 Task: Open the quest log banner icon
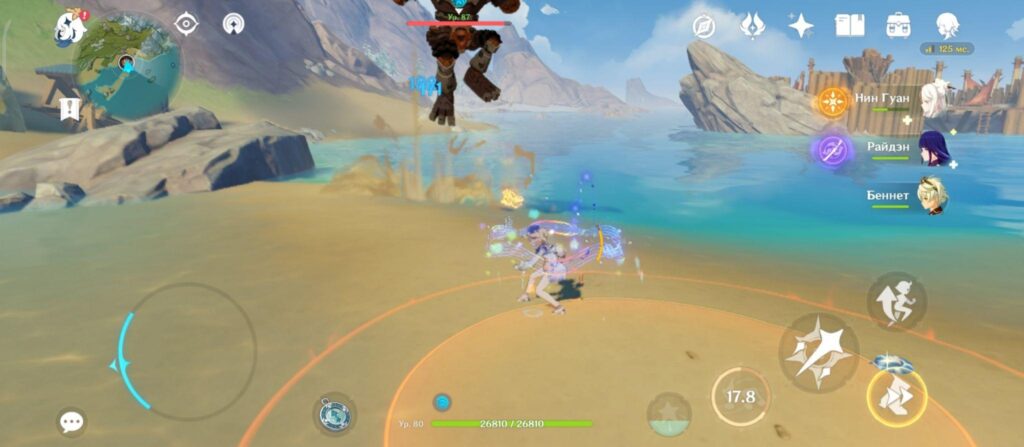[70, 108]
